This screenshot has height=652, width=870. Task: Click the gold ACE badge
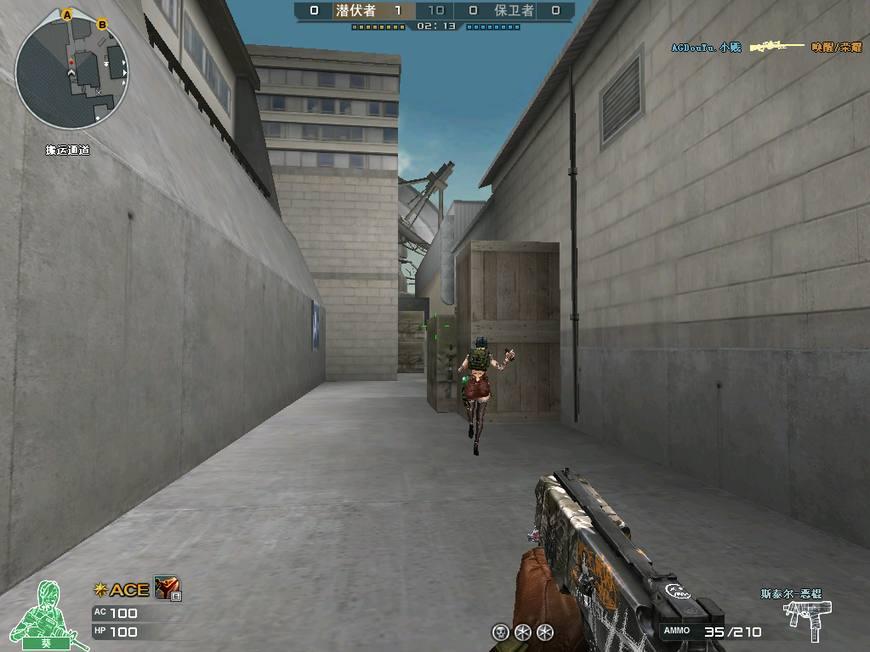(122, 590)
